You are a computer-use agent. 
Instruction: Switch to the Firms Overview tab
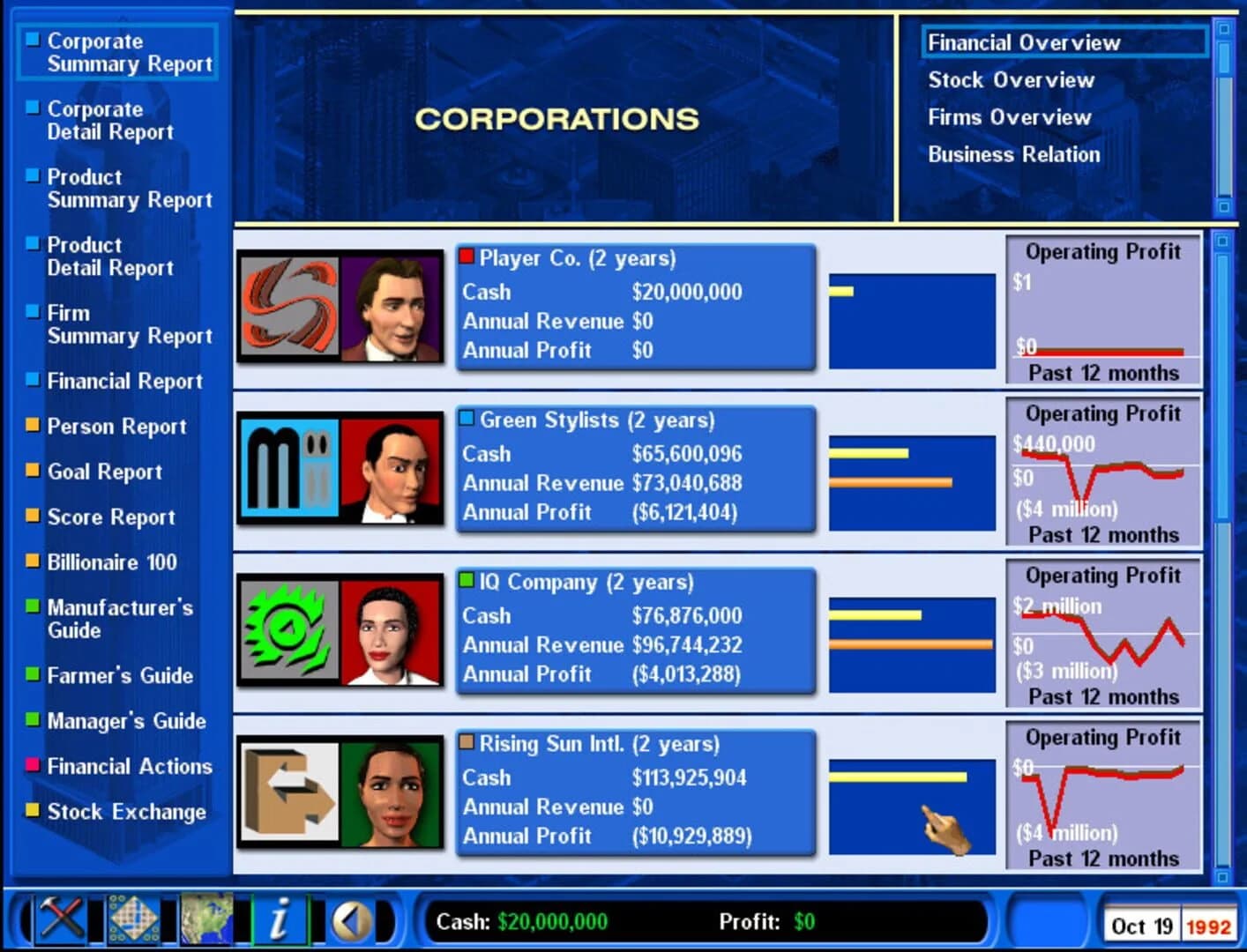(x=1009, y=117)
